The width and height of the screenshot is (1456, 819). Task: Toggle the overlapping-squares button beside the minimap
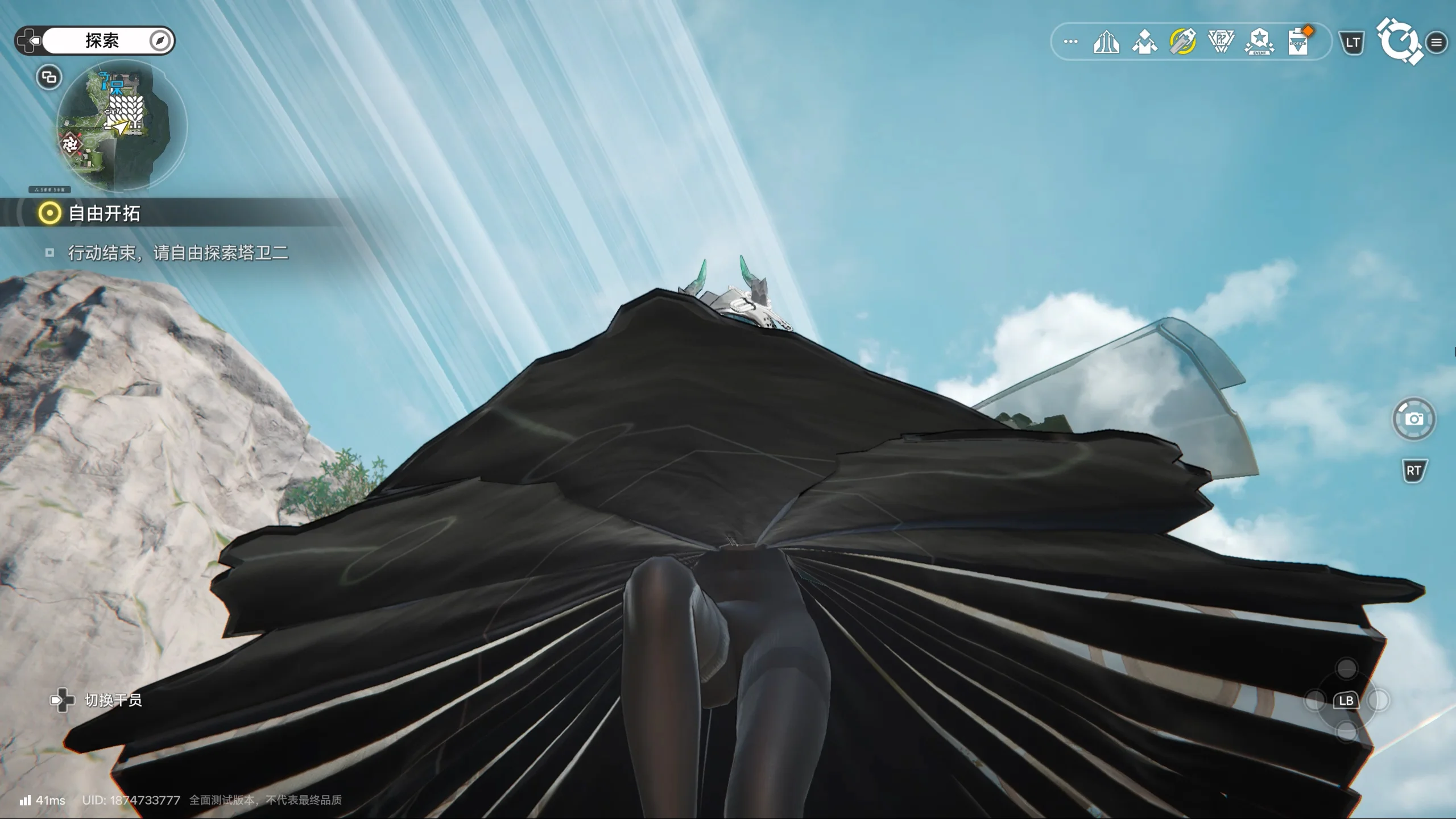click(49, 77)
